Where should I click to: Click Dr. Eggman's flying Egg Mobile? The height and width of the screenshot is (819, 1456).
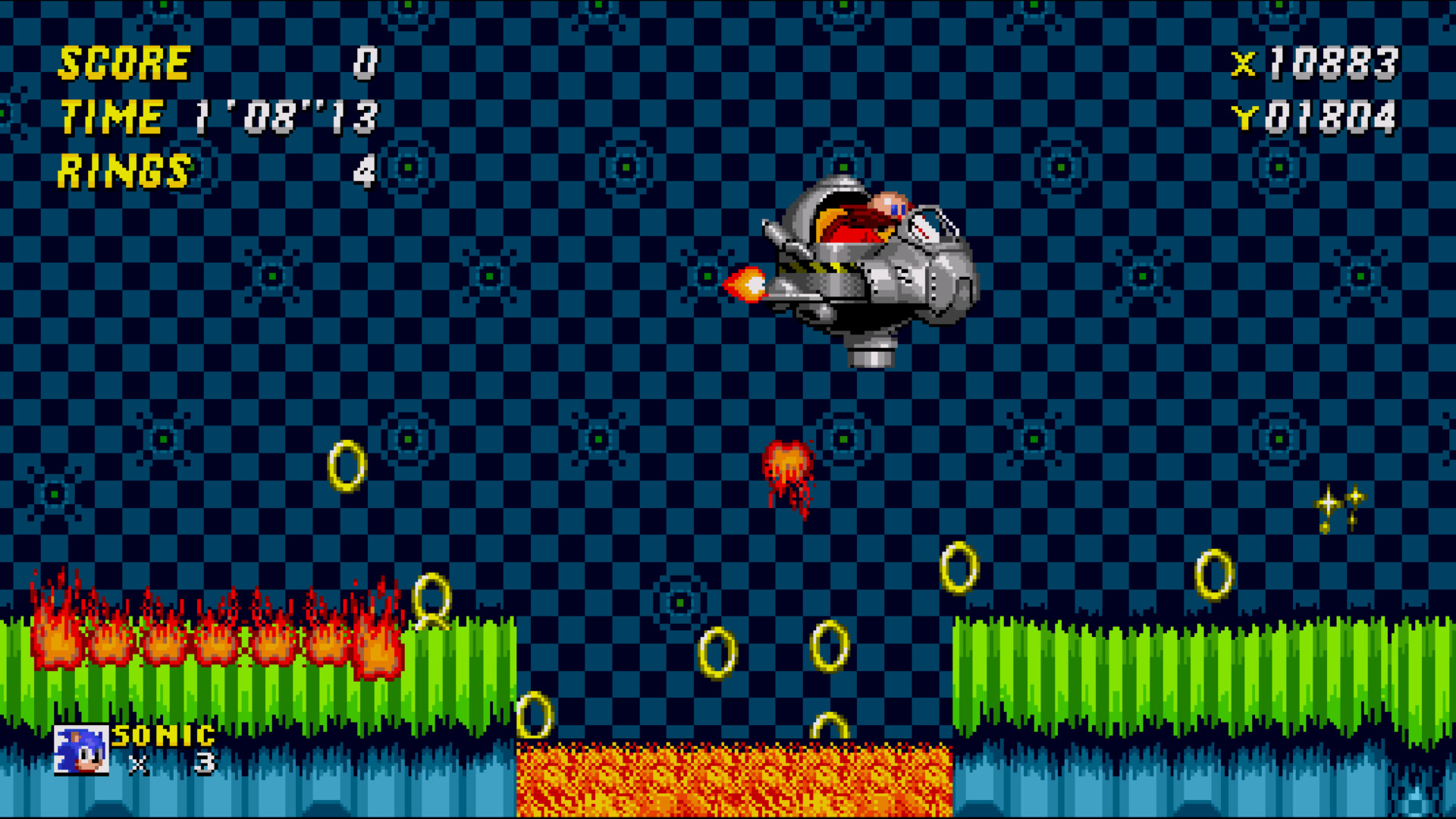coord(864,265)
